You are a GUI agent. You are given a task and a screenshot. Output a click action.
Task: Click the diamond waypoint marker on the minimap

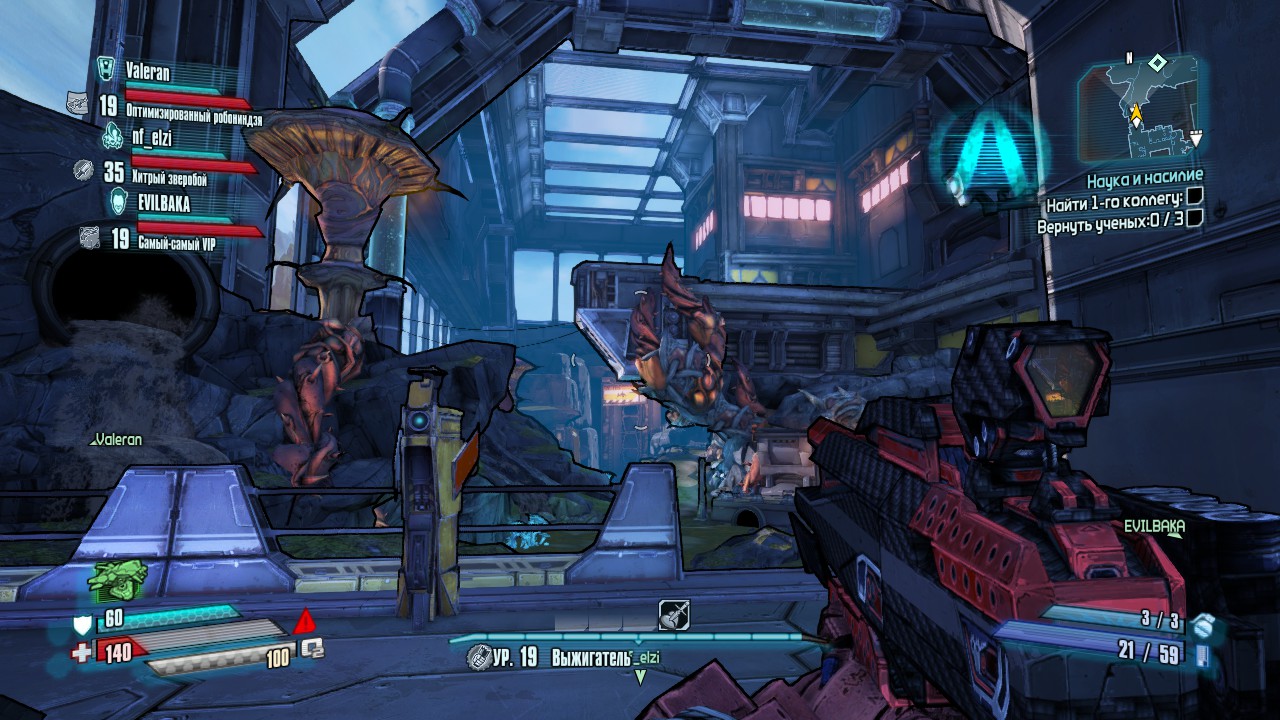[x=1157, y=63]
